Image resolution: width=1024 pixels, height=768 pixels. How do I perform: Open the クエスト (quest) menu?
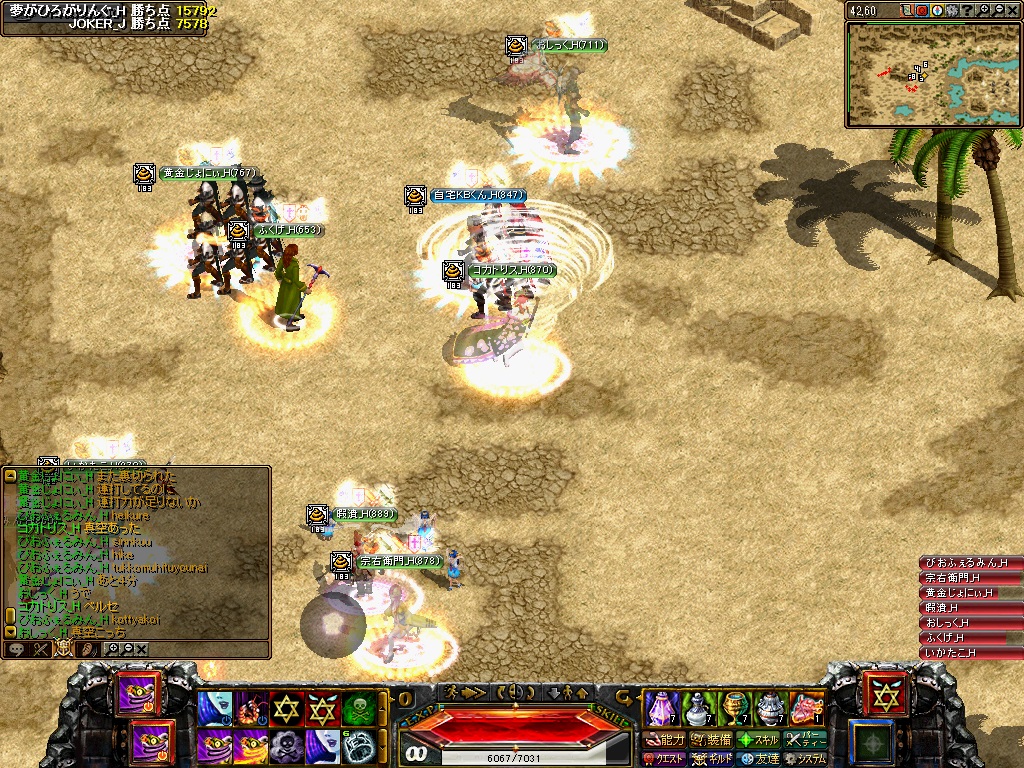coord(665,759)
